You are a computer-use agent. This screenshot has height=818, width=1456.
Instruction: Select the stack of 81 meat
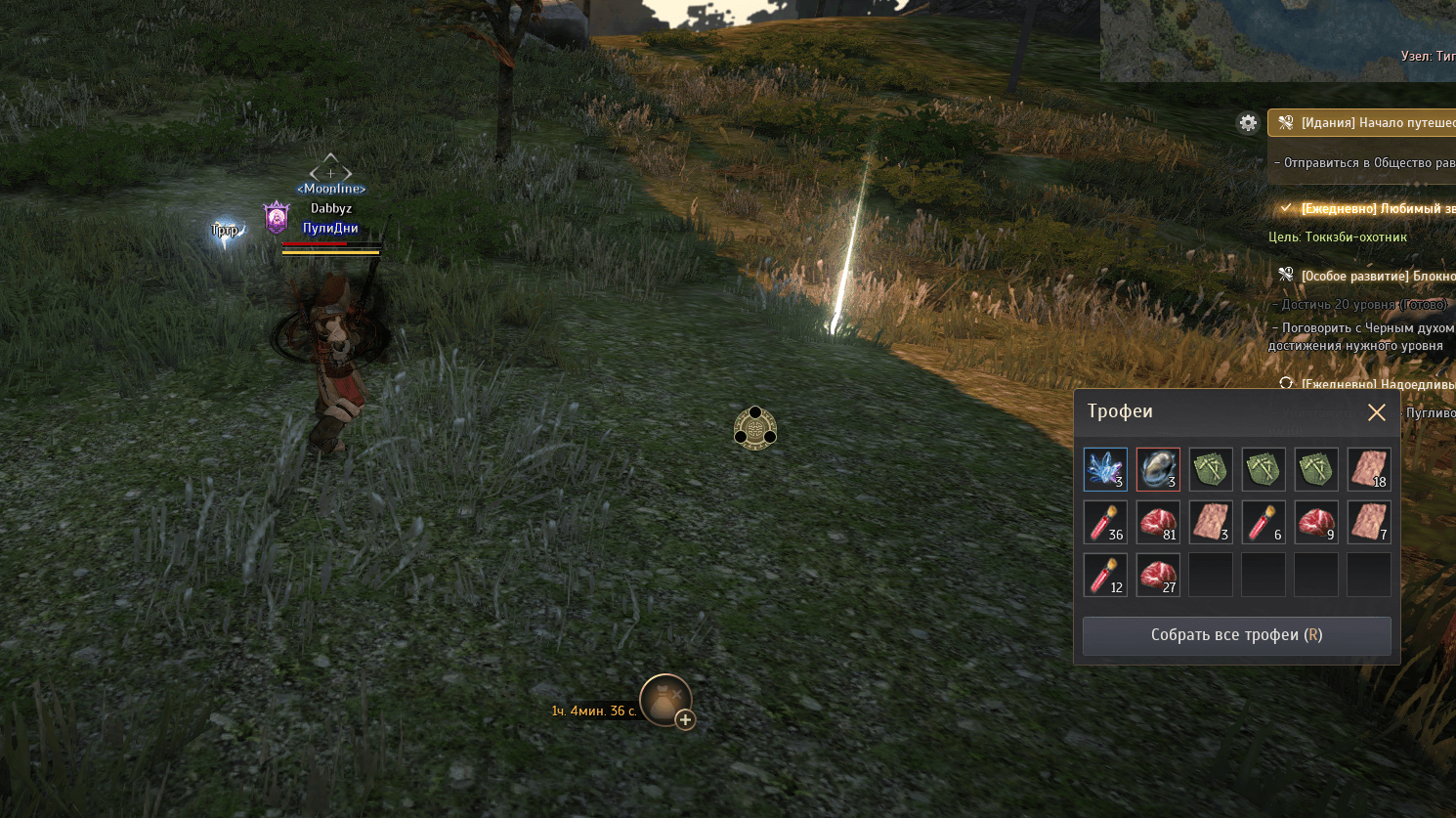pos(1158,522)
